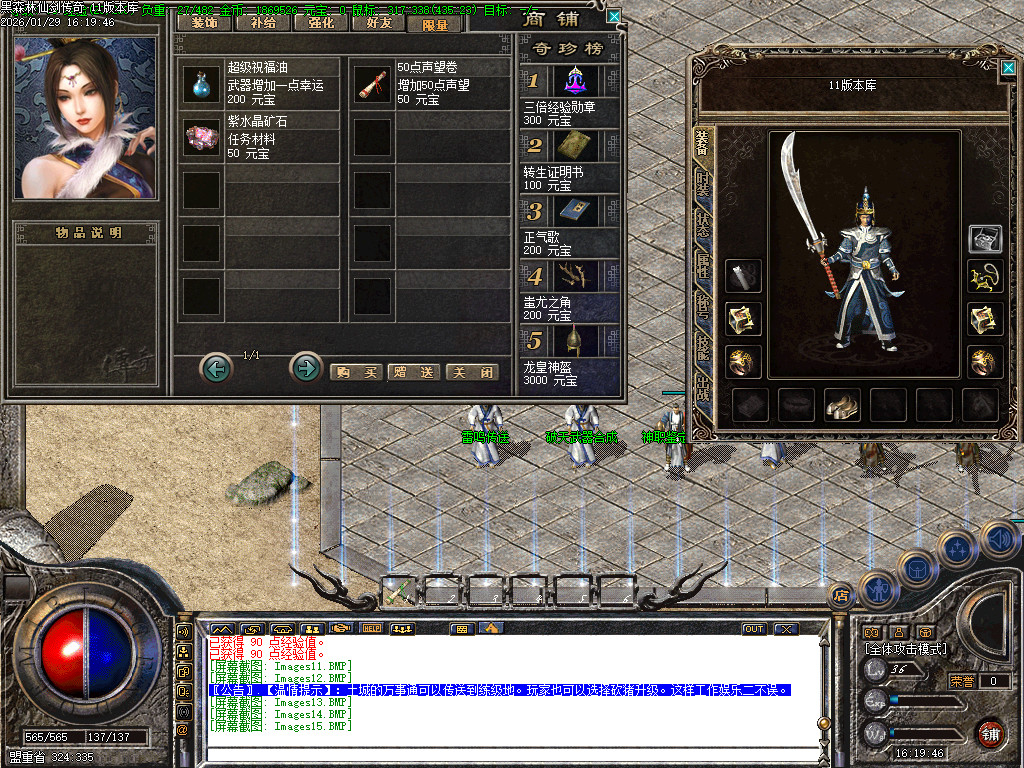Click the red 铺 shop button
Image resolution: width=1024 pixels, height=768 pixels.
(x=989, y=733)
